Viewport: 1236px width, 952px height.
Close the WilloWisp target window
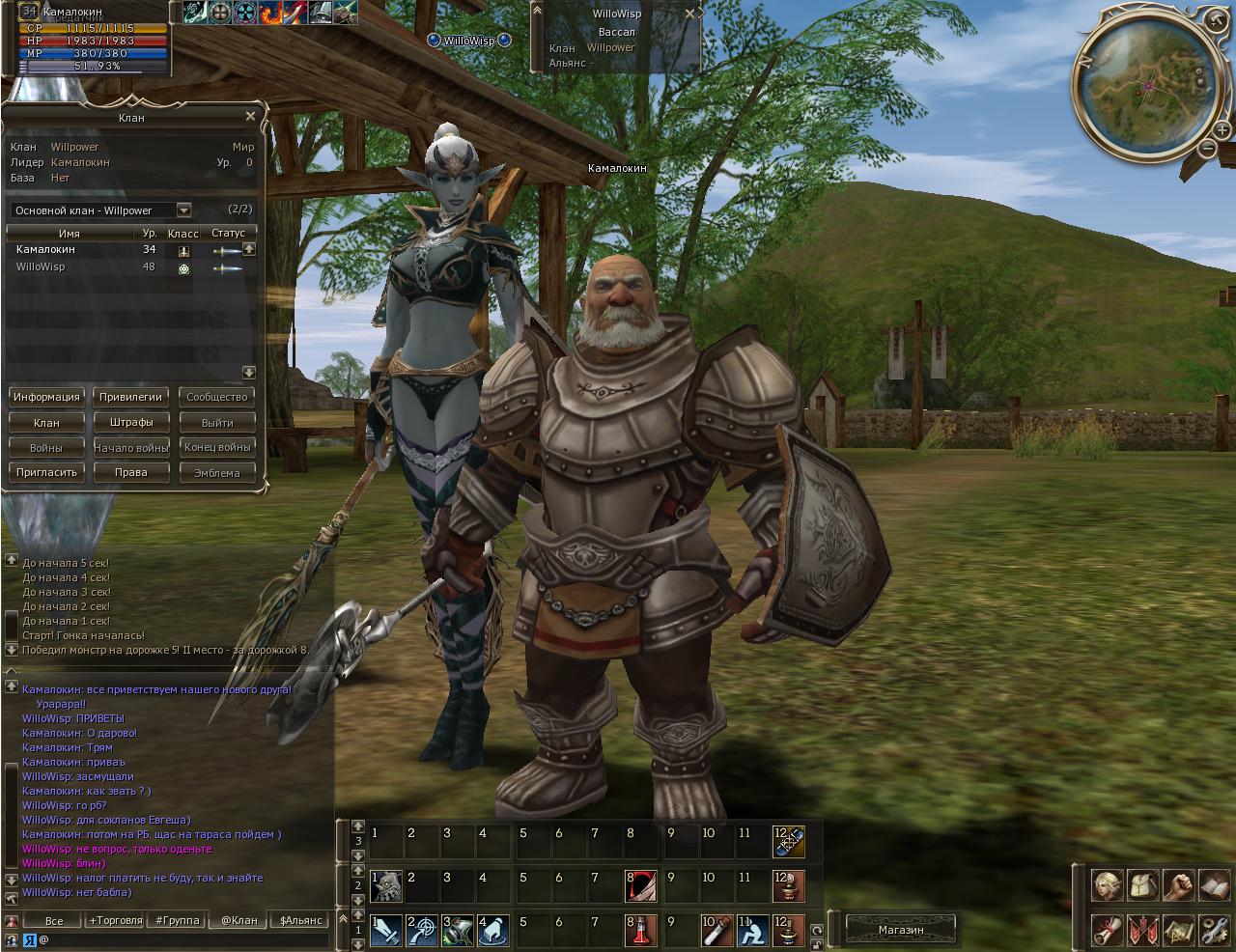[x=689, y=14]
